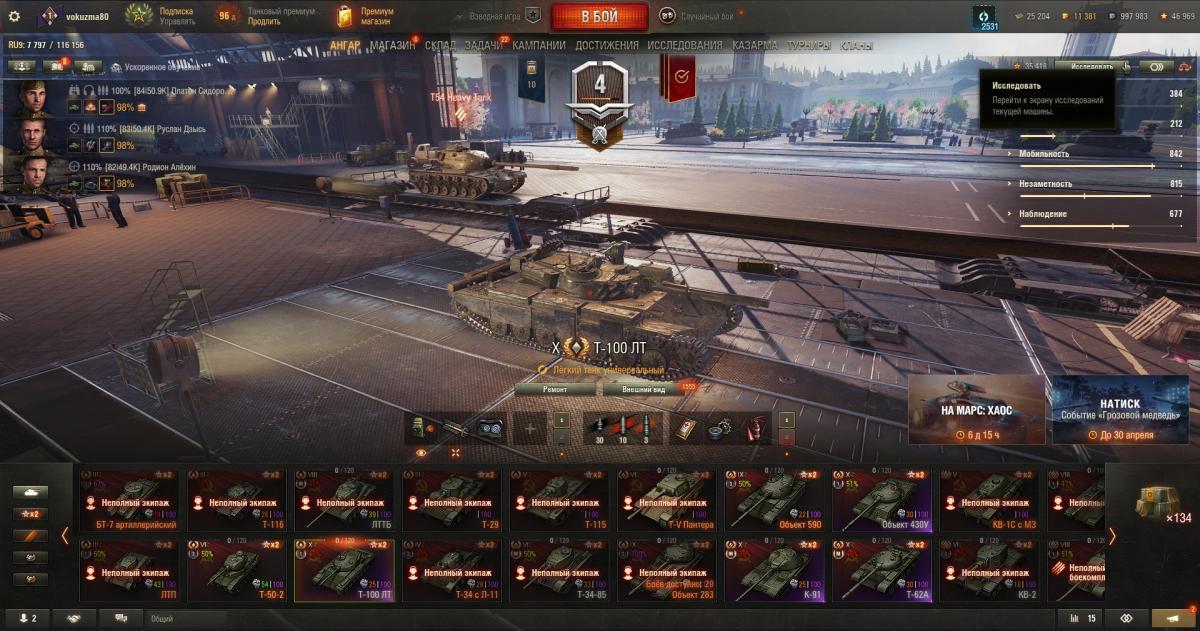
Task: Switch to the ИССЛЕДОВАНИЯ tab
Action: (x=684, y=45)
